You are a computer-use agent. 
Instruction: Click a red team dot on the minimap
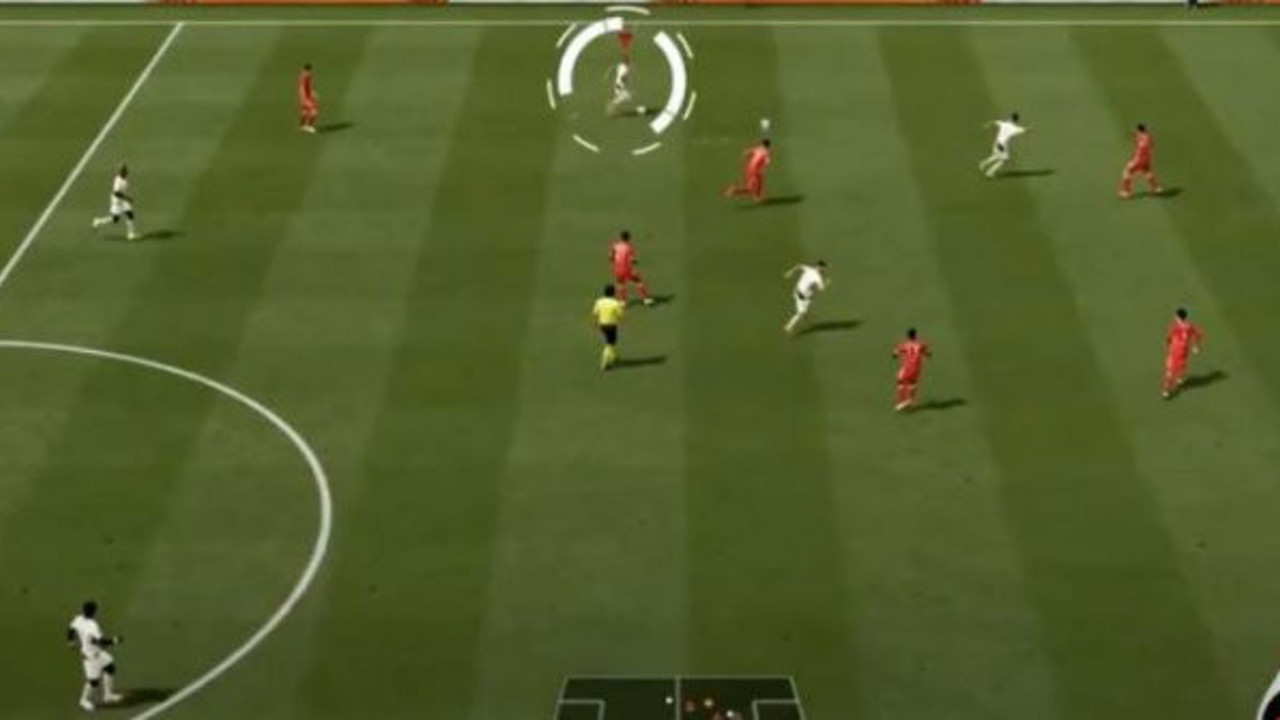(690, 703)
